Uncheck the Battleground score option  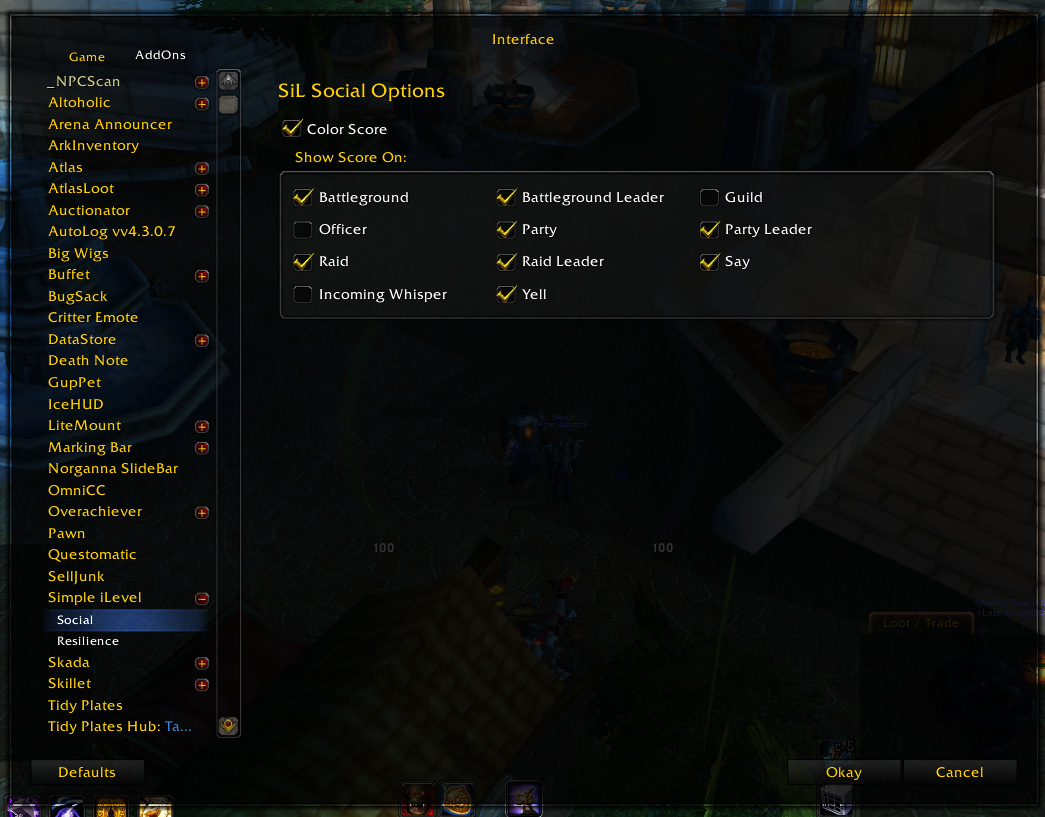pyautogui.click(x=303, y=197)
